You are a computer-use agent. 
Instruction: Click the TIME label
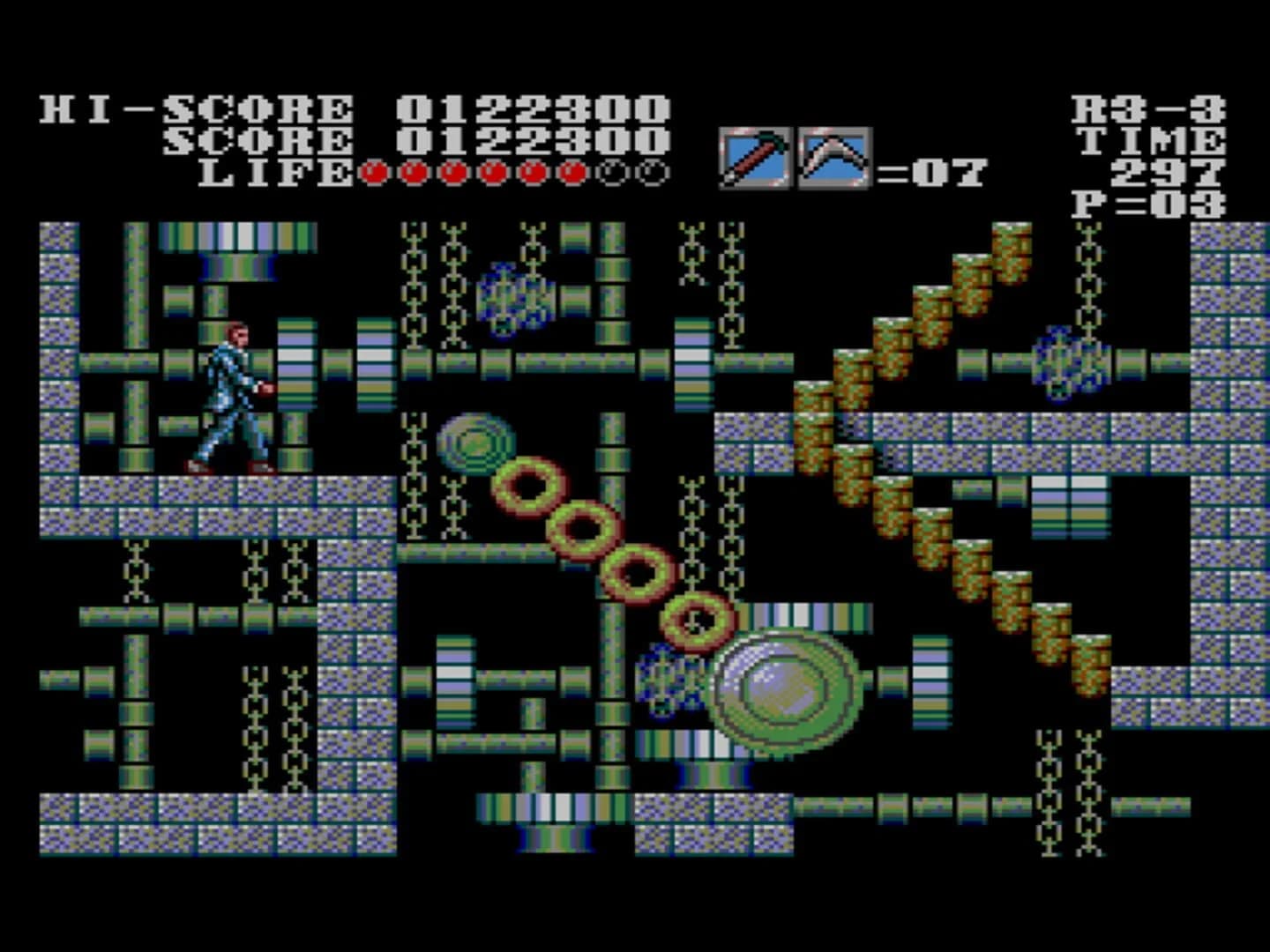(x=1151, y=141)
